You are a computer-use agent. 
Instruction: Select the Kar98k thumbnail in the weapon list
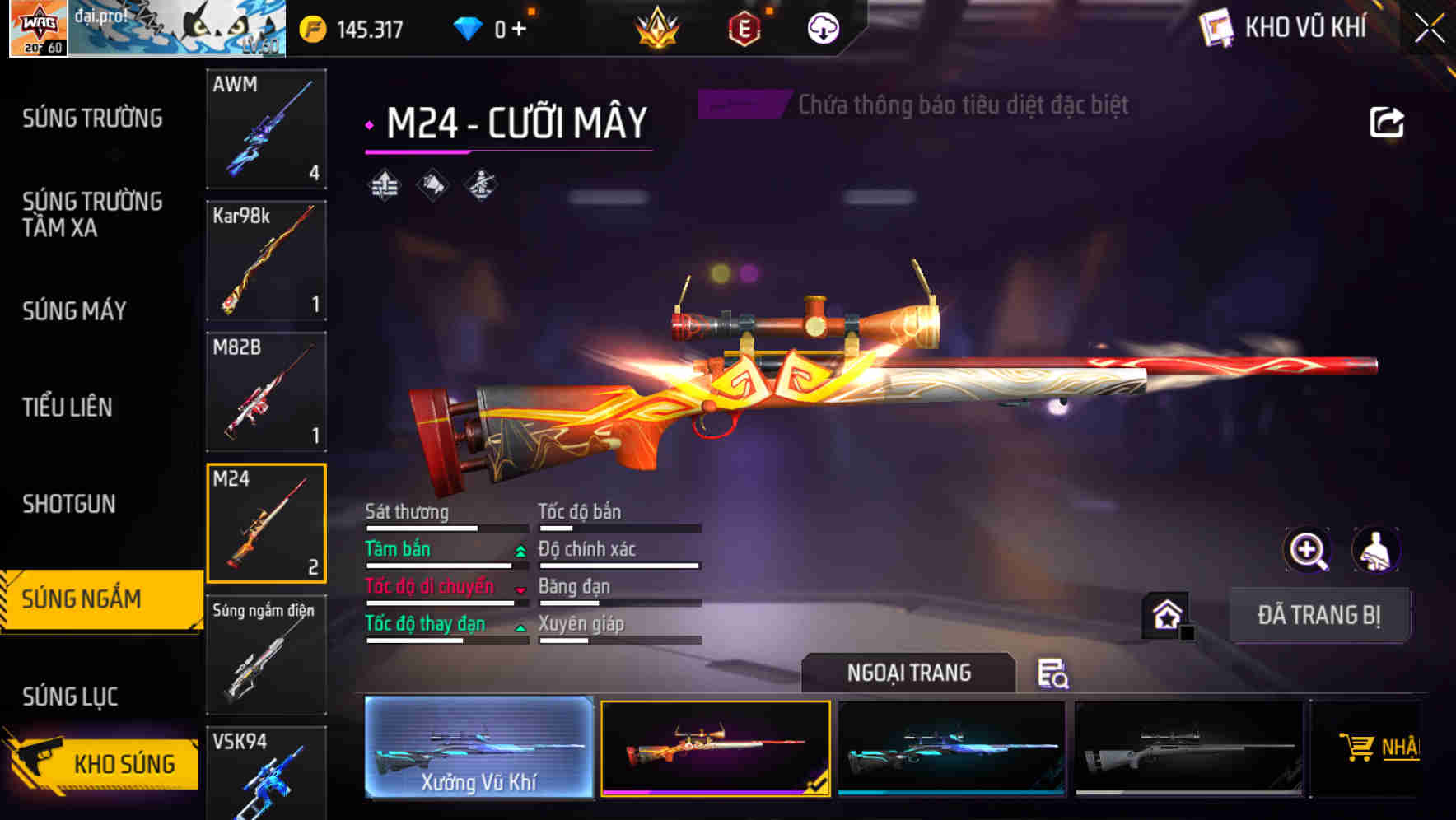coord(266,260)
